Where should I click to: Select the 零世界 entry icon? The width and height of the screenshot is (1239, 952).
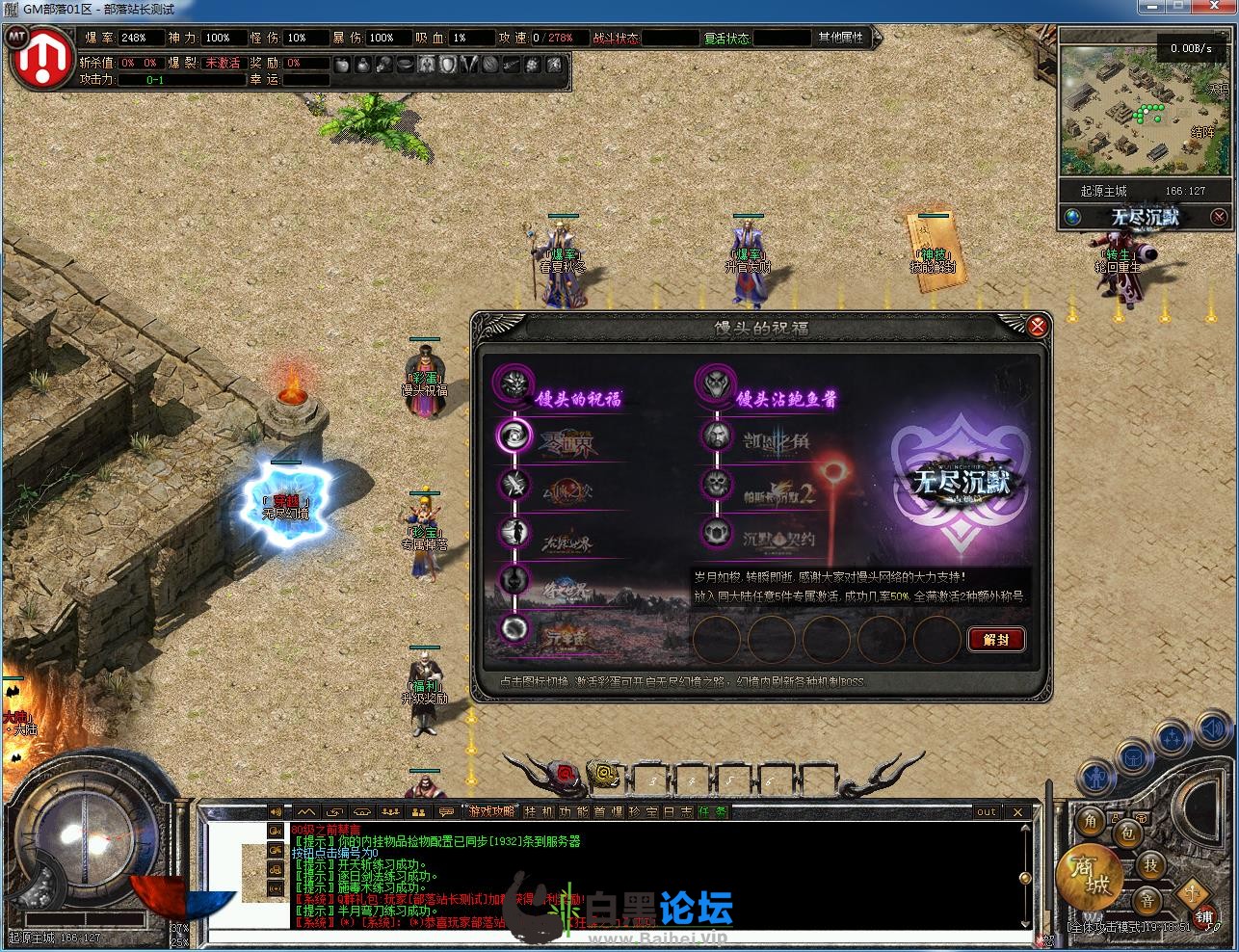(514, 436)
